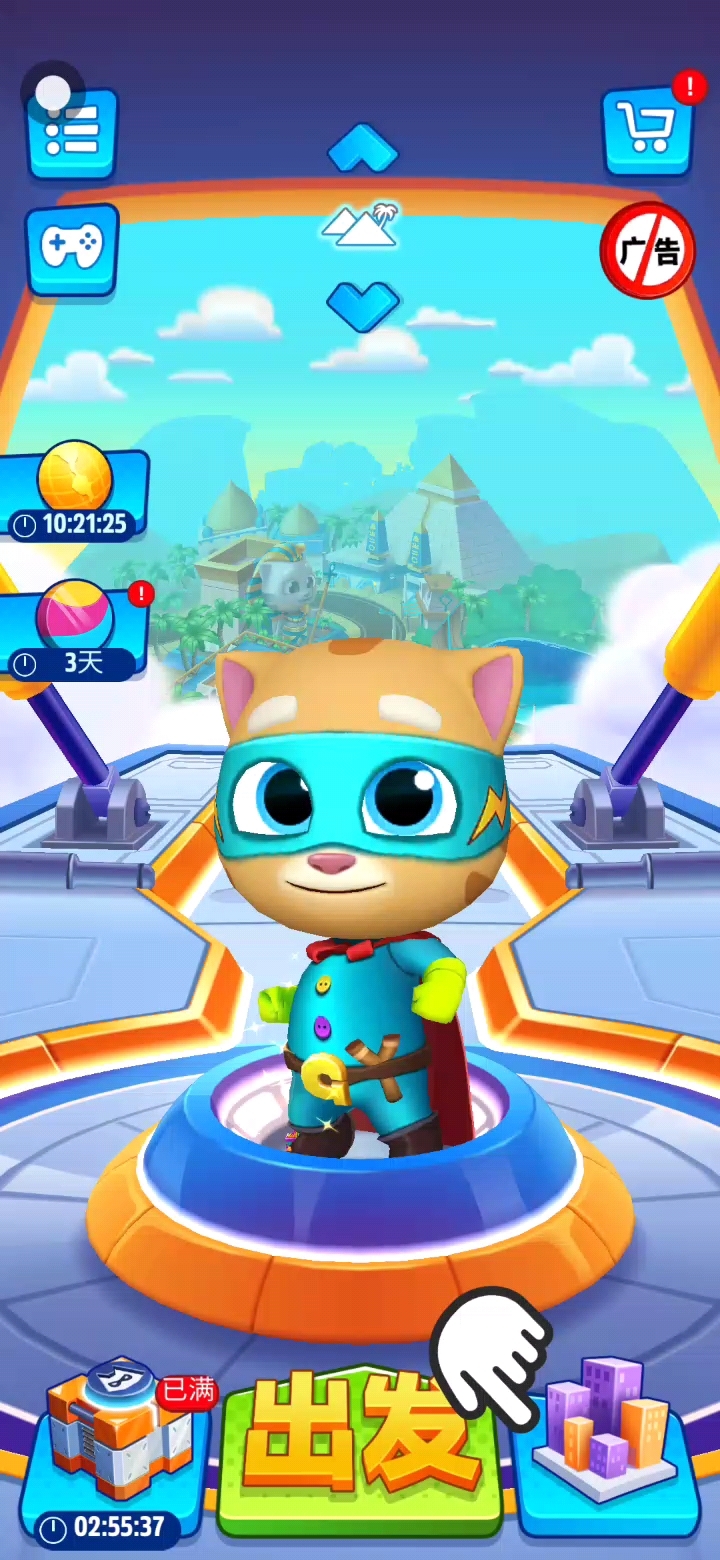Select the up arrow world switcher
720x1560 pixels.
coord(362,149)
